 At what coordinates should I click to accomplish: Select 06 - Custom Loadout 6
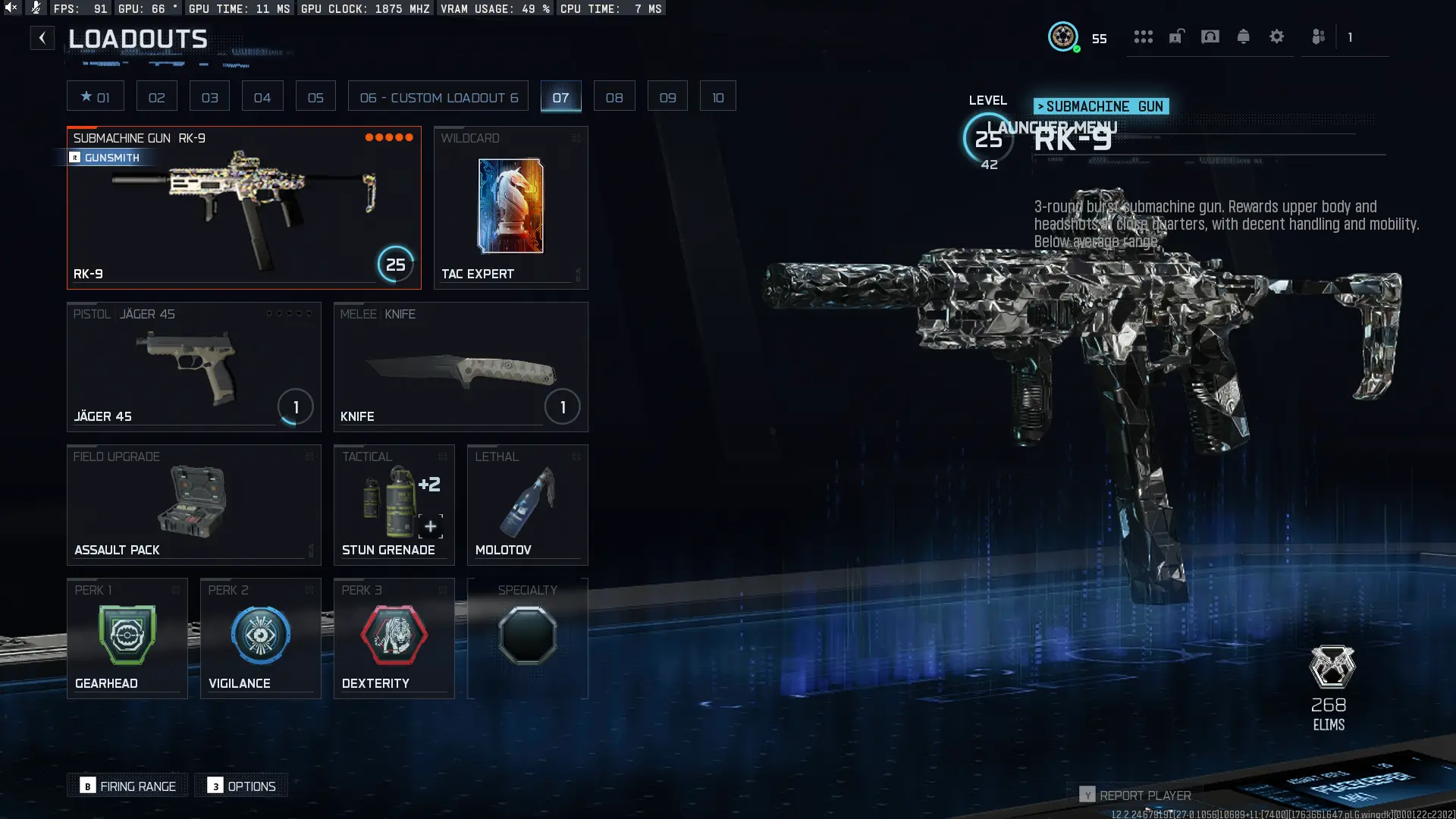(438, 96)
